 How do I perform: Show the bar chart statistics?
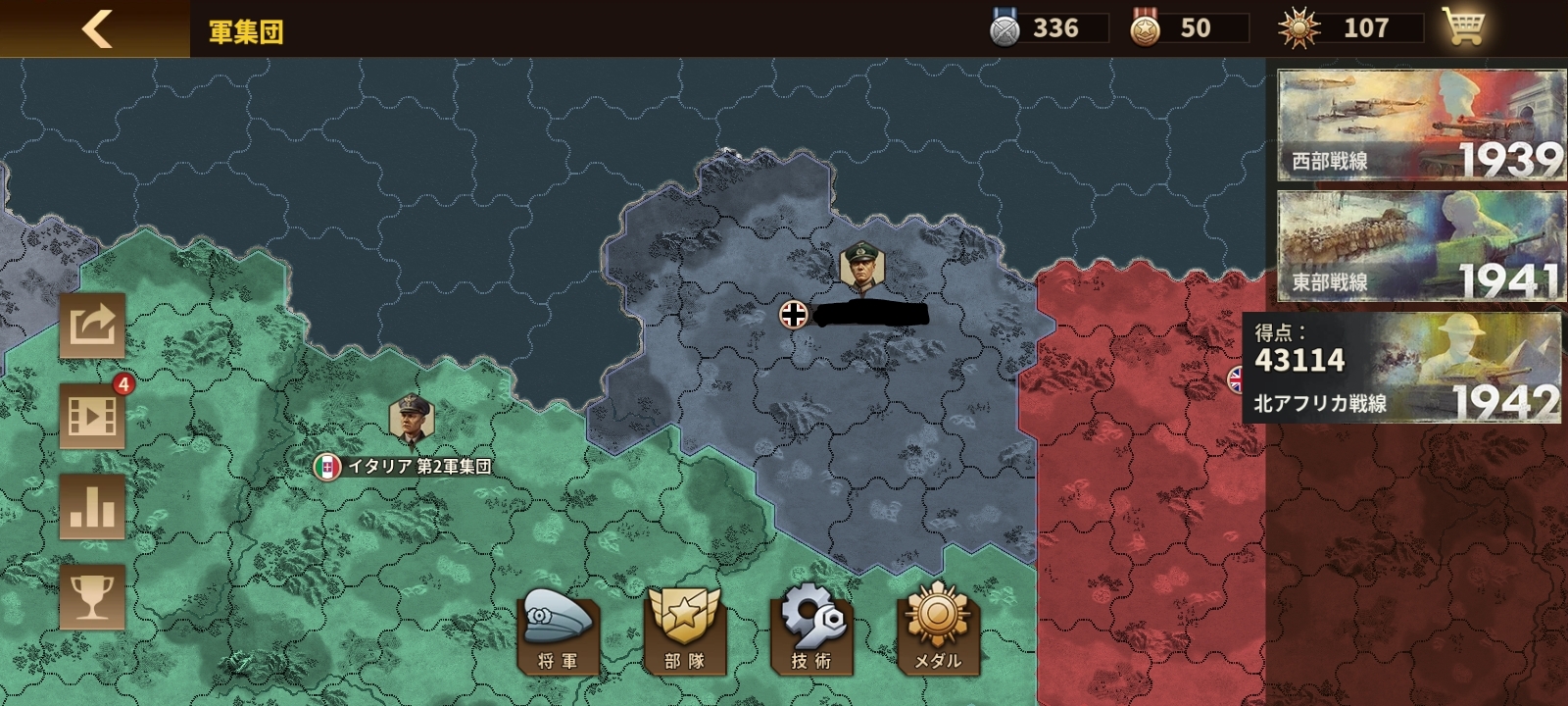click(x=92, y=506)
